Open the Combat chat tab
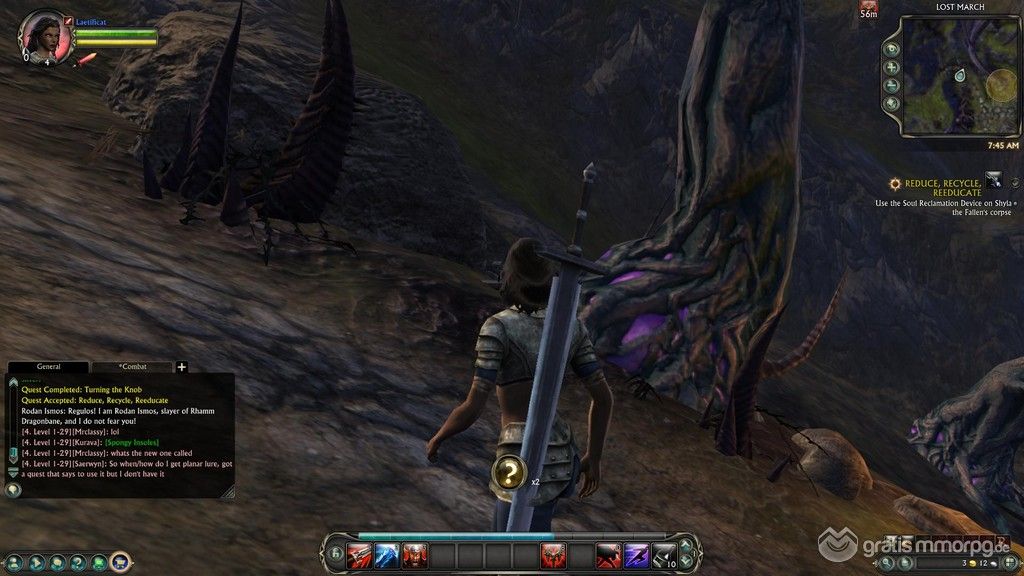The height and width of the screenshot is (576, 1024). coord(132,367)
